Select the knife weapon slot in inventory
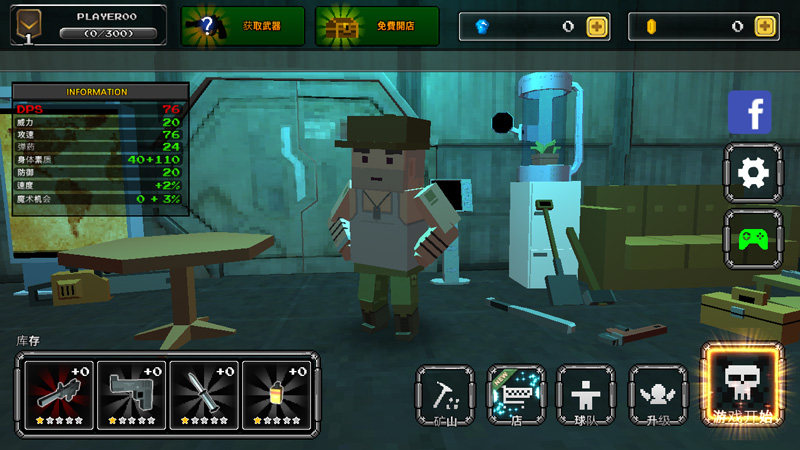 [x=204, y=392]
